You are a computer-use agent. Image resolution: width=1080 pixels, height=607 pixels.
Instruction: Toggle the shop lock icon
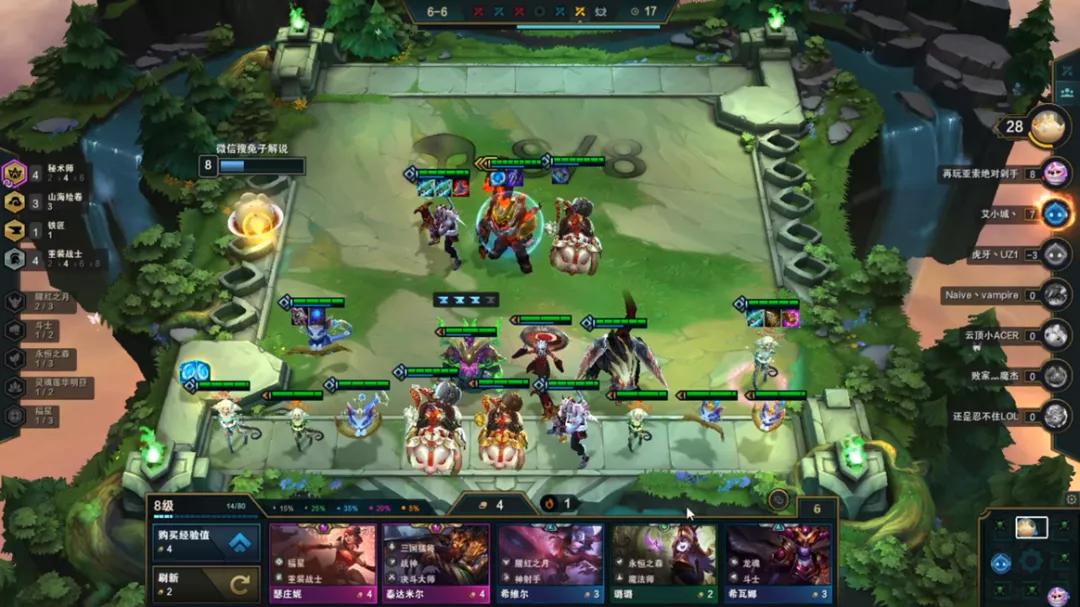pos(778,499)
